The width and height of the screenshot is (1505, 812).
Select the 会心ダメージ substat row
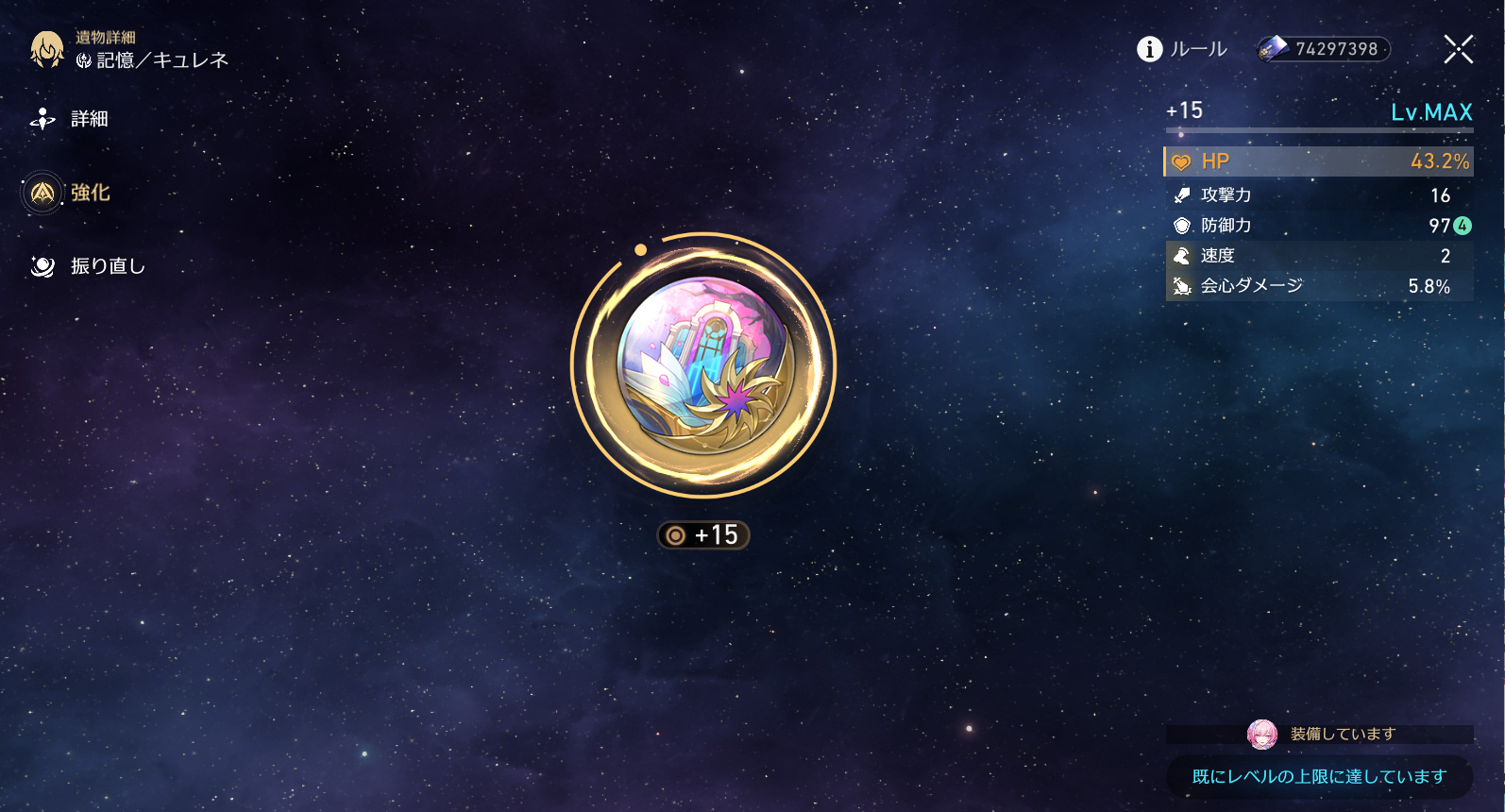(1319, 286)
